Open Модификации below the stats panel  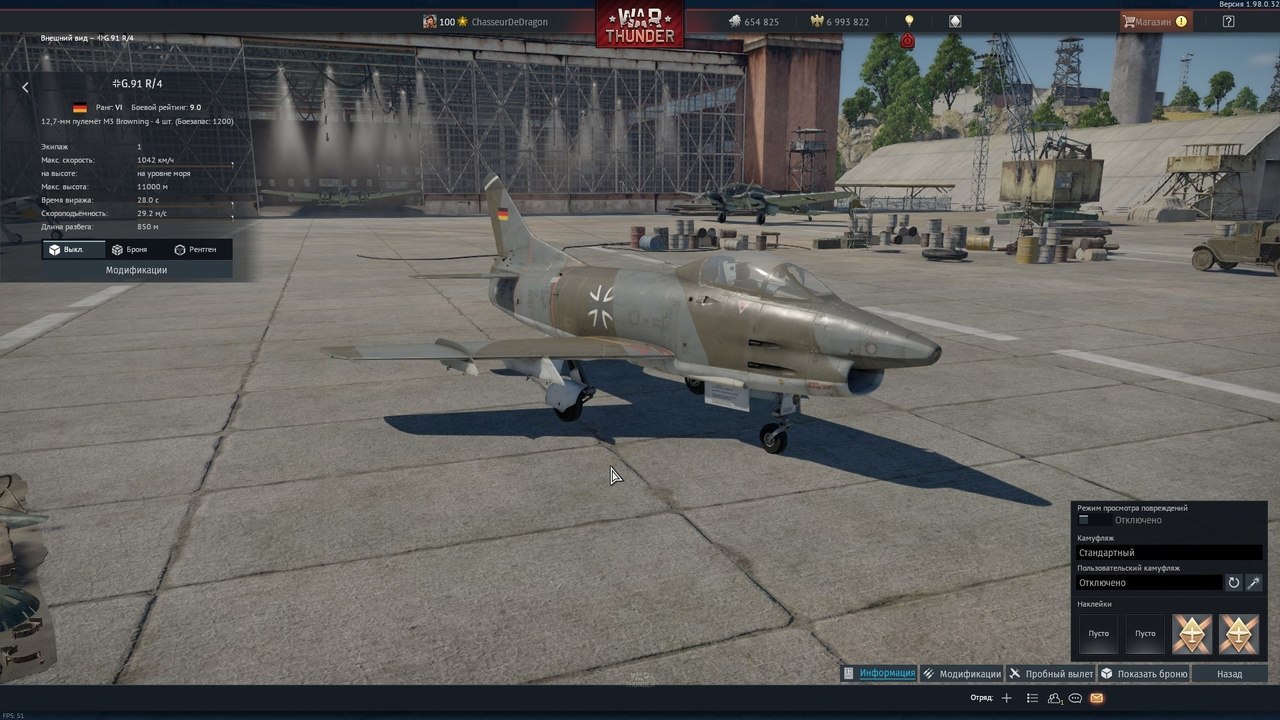tap(137, 270)
